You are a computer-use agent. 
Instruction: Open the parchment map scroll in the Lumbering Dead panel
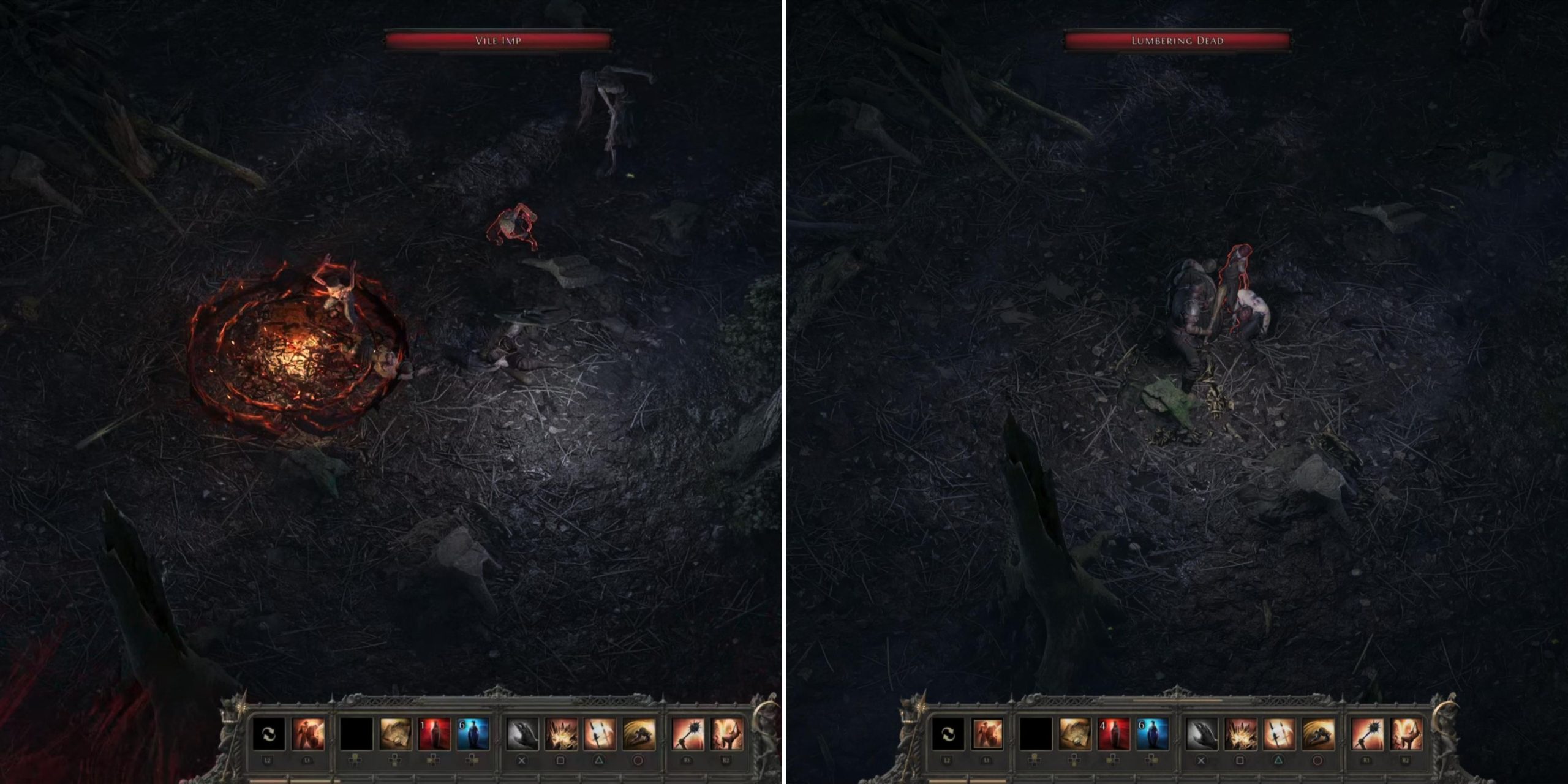click(1074, 734)
